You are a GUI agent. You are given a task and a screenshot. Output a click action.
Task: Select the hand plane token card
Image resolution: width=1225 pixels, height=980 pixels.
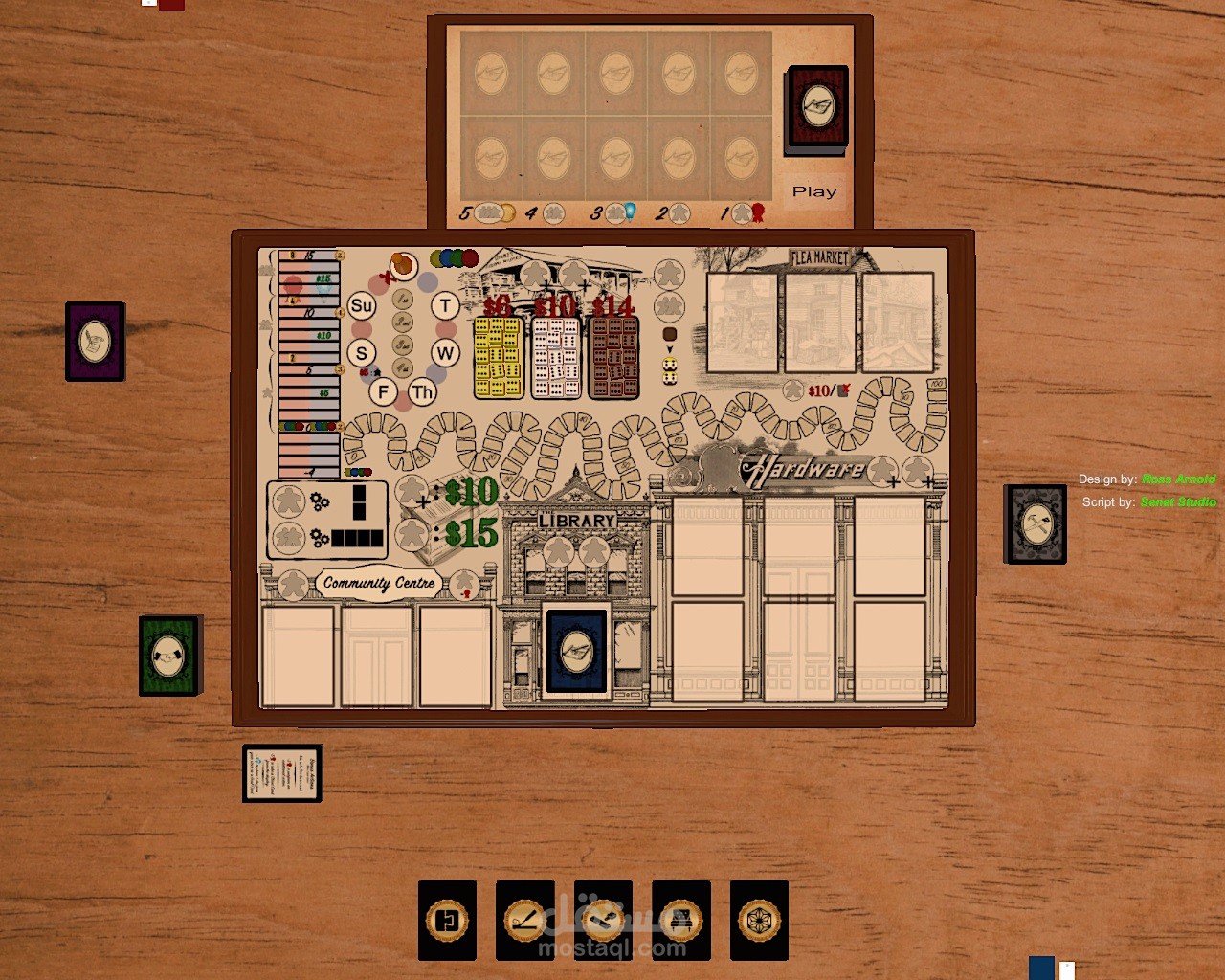tap(603, 921)
